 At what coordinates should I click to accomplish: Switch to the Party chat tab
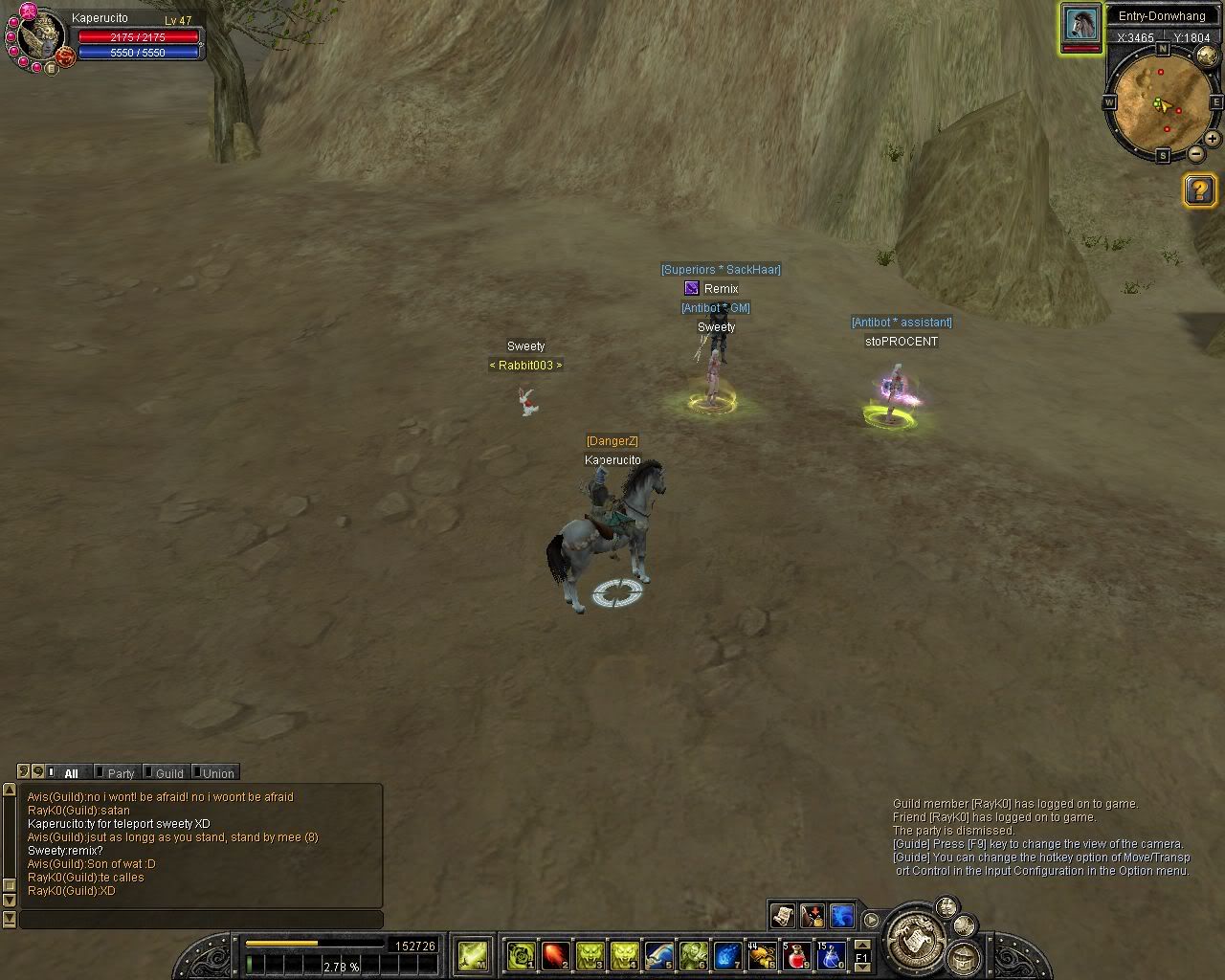(x=120, y=773)
